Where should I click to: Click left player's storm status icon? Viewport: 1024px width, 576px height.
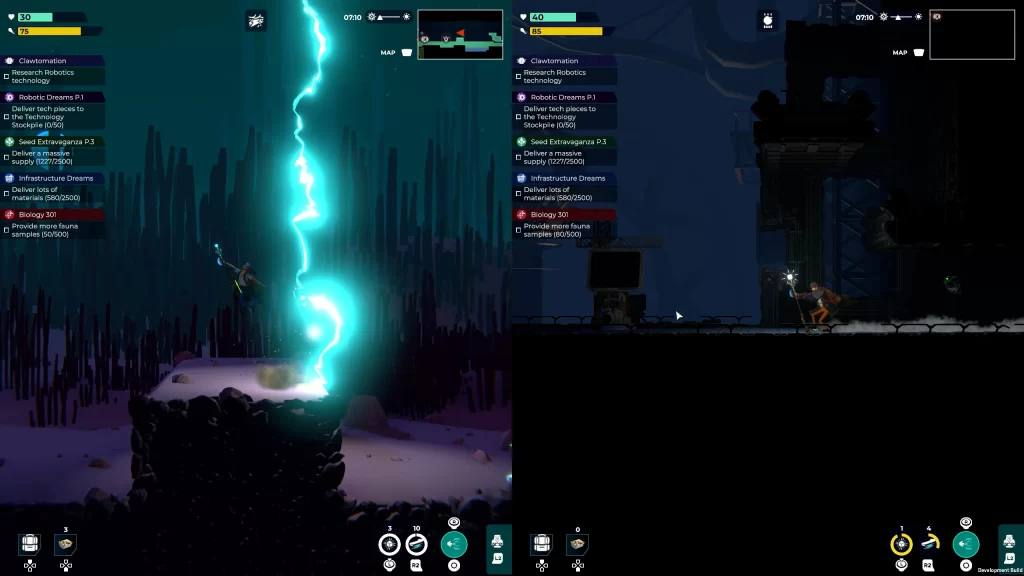pyautogui.click(x=256, y=21)
